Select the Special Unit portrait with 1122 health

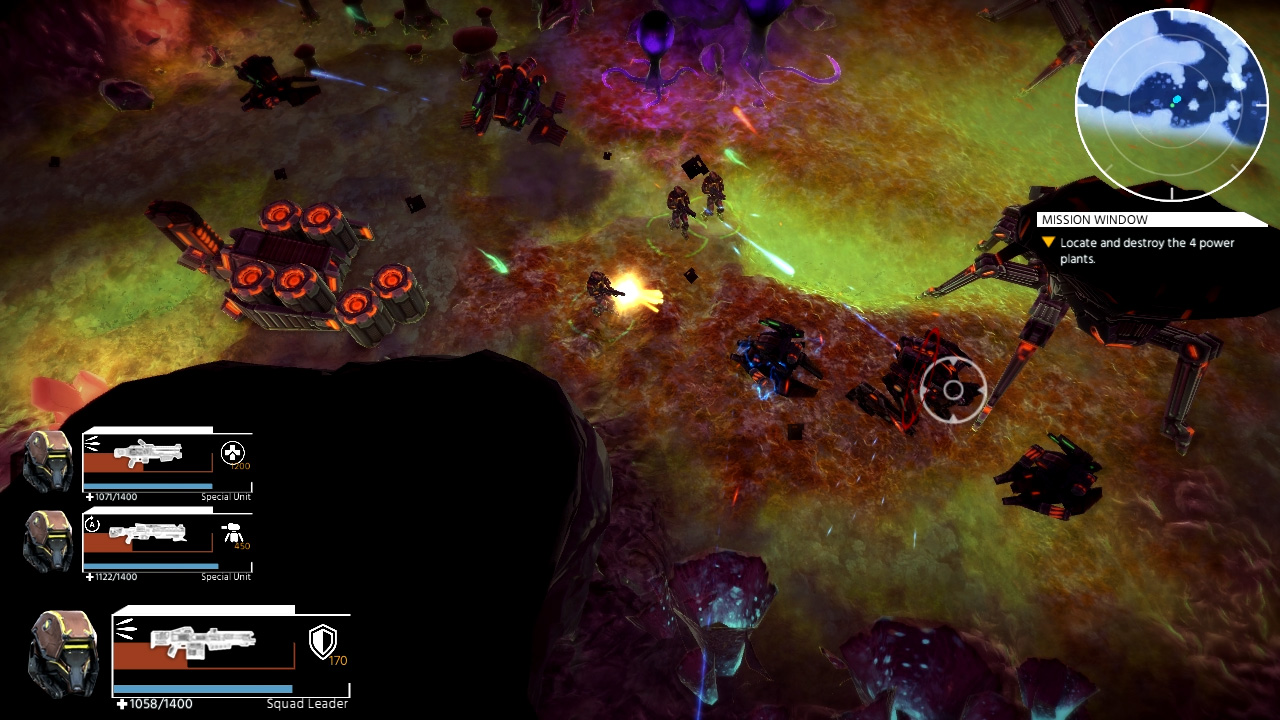click(x=48, y=541)
